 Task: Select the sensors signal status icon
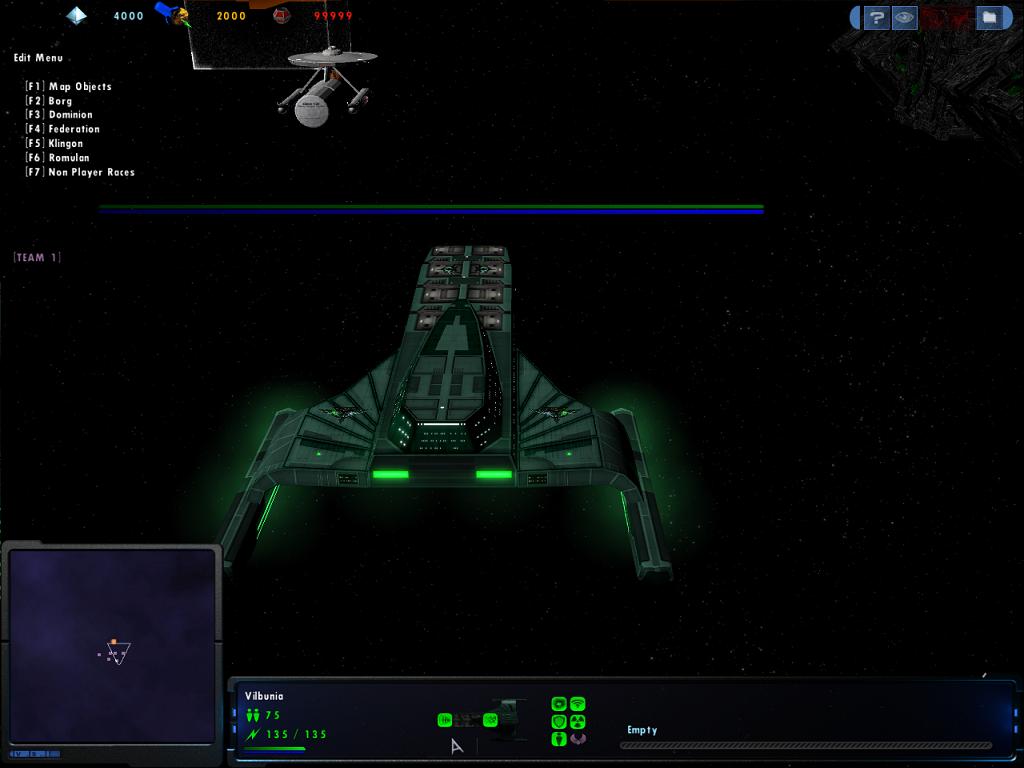pyautogui.click(x=577, y=704)
